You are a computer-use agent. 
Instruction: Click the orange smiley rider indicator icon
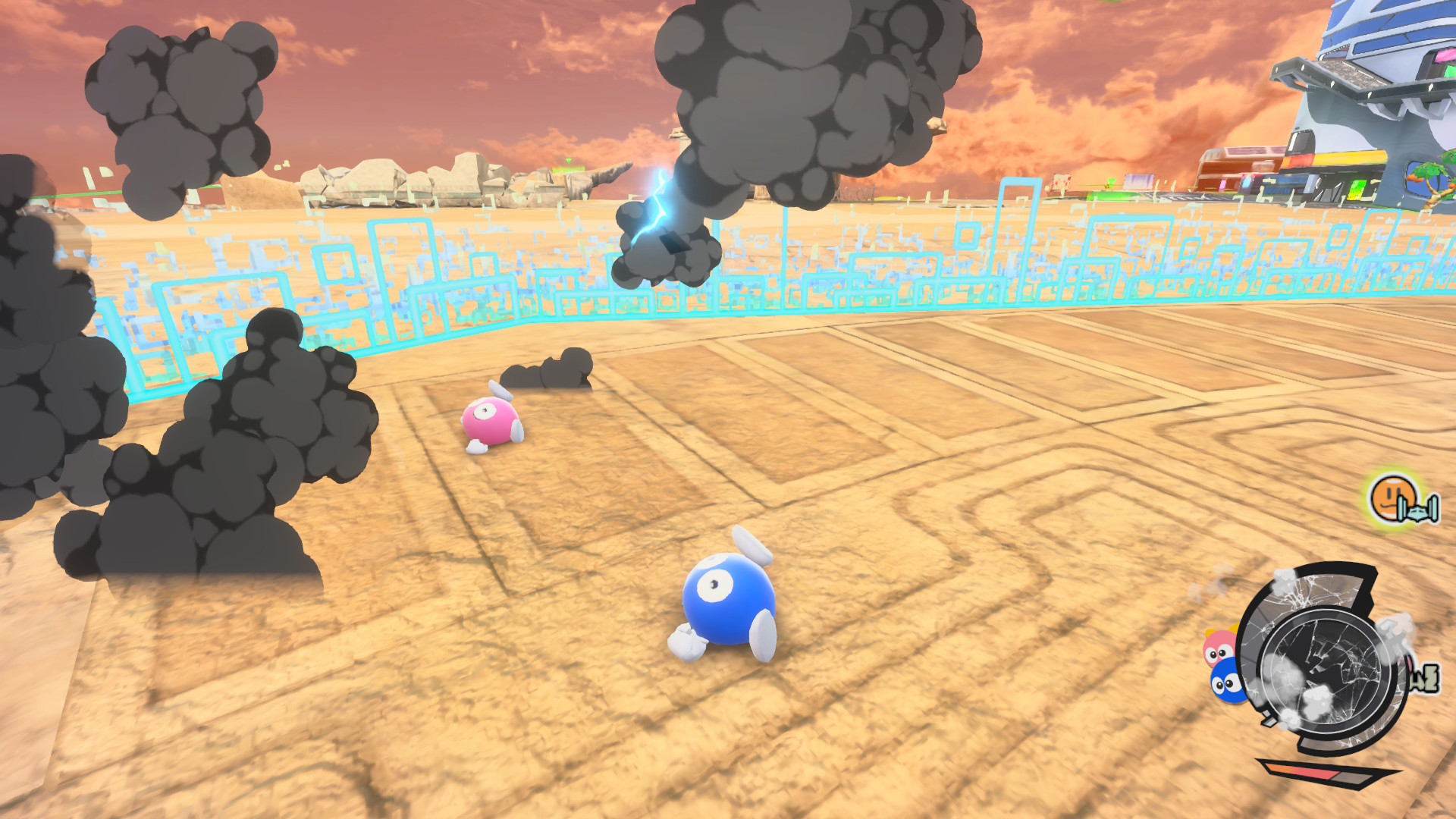[x=1392, y=498]
